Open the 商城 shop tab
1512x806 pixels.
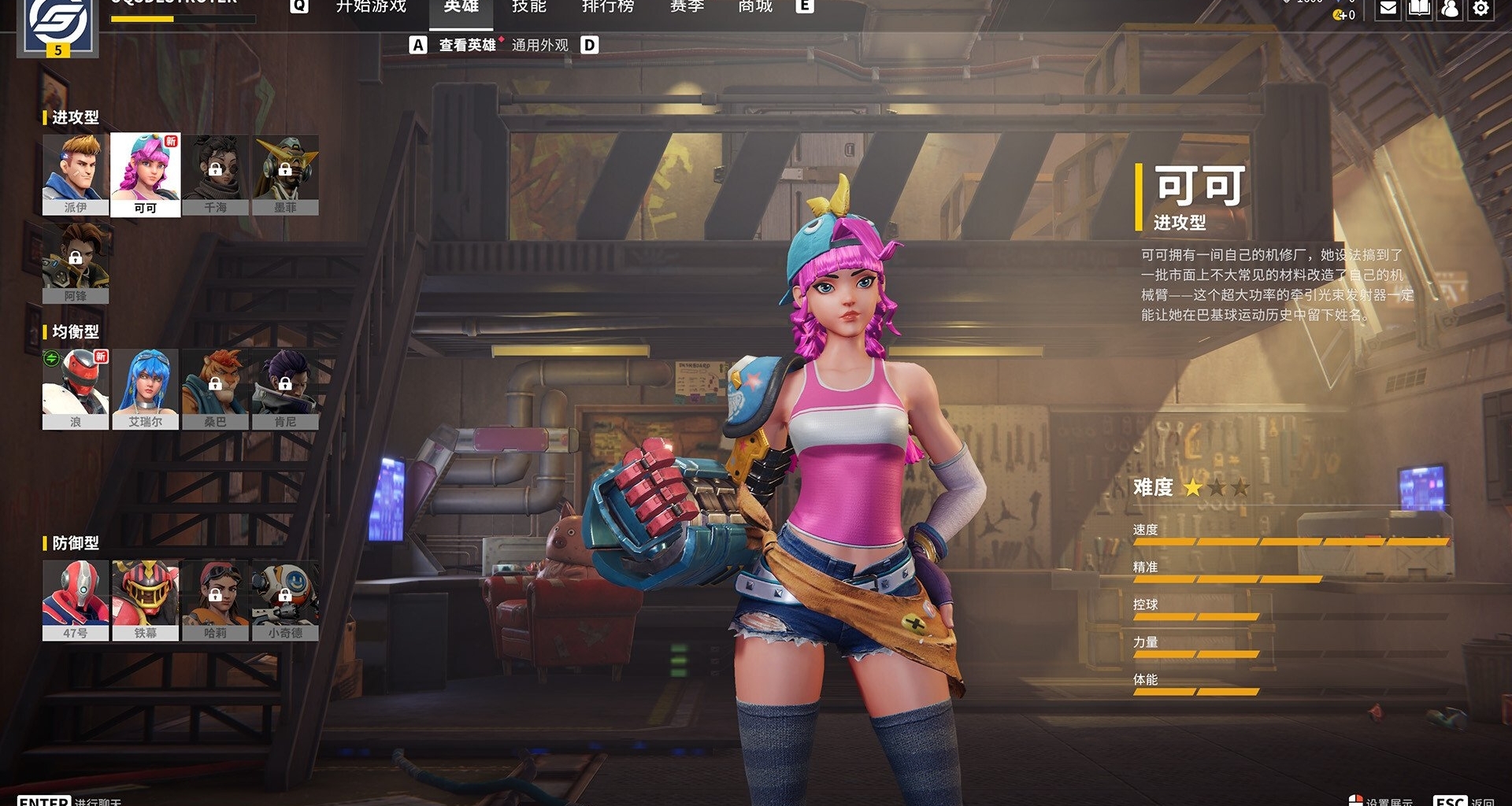click(755, 7)
